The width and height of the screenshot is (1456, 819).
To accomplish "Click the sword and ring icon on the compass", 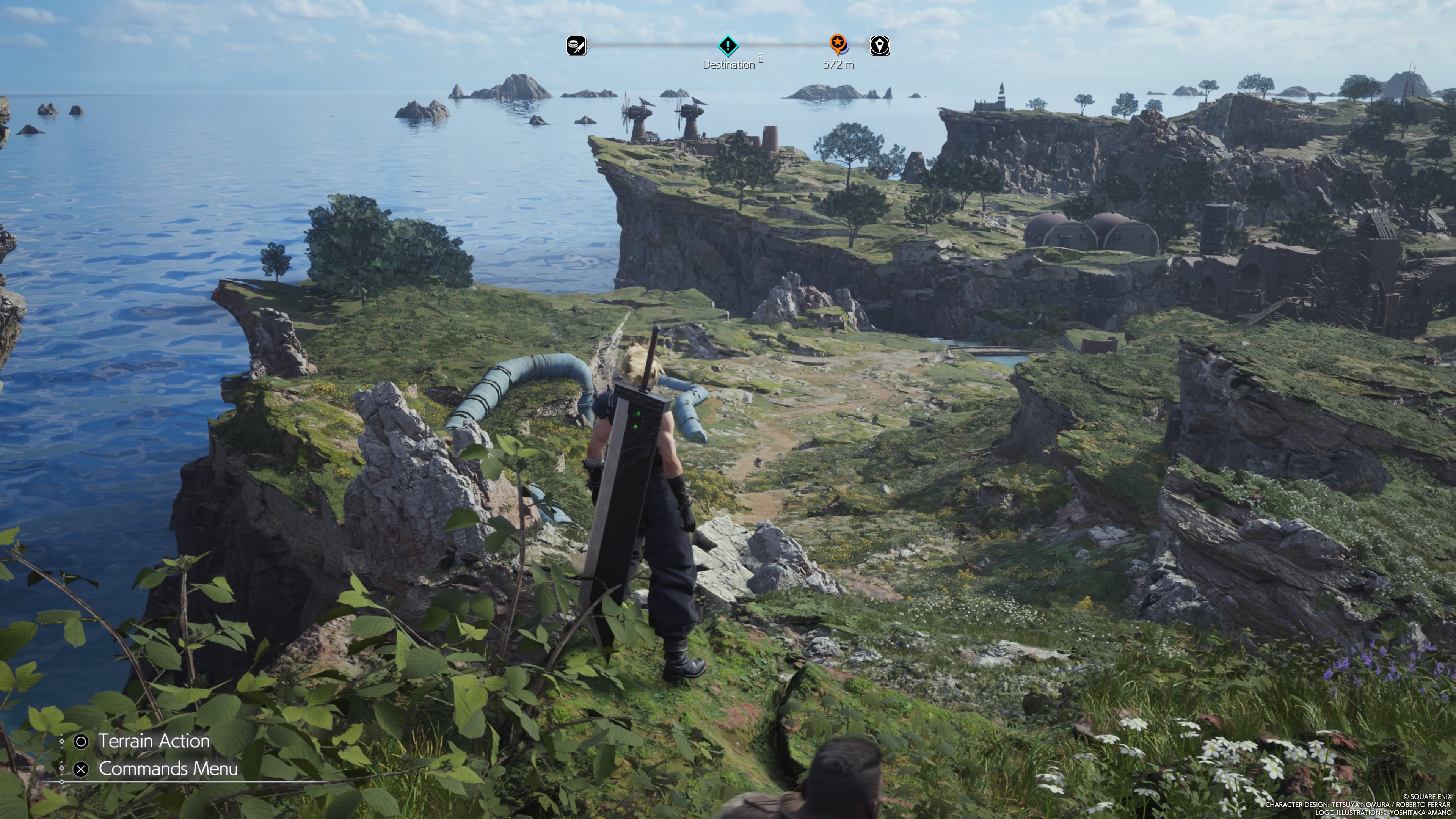I will 576,45.
